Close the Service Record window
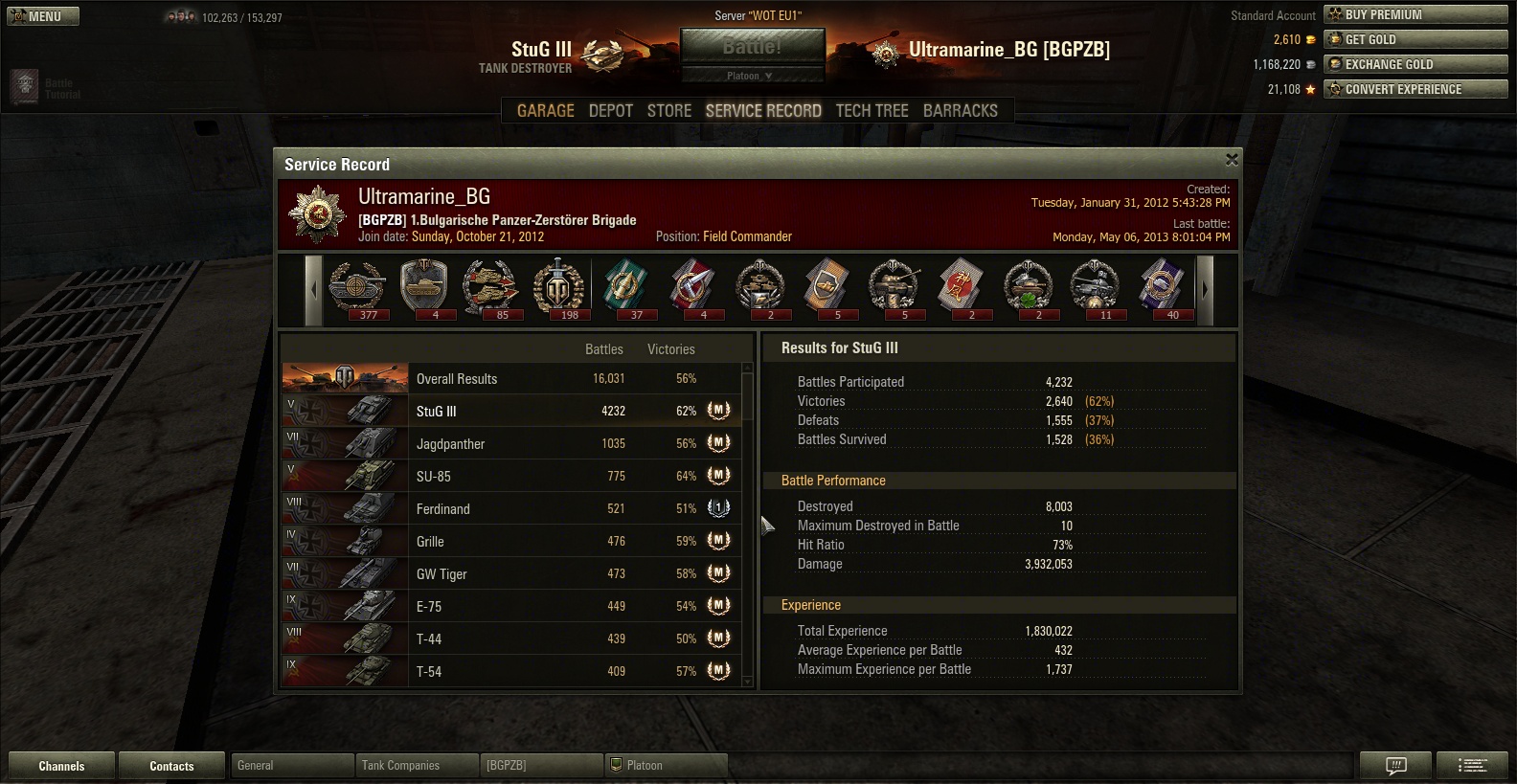Viewport: 1517px width, 784px height. click(1232, 160)
